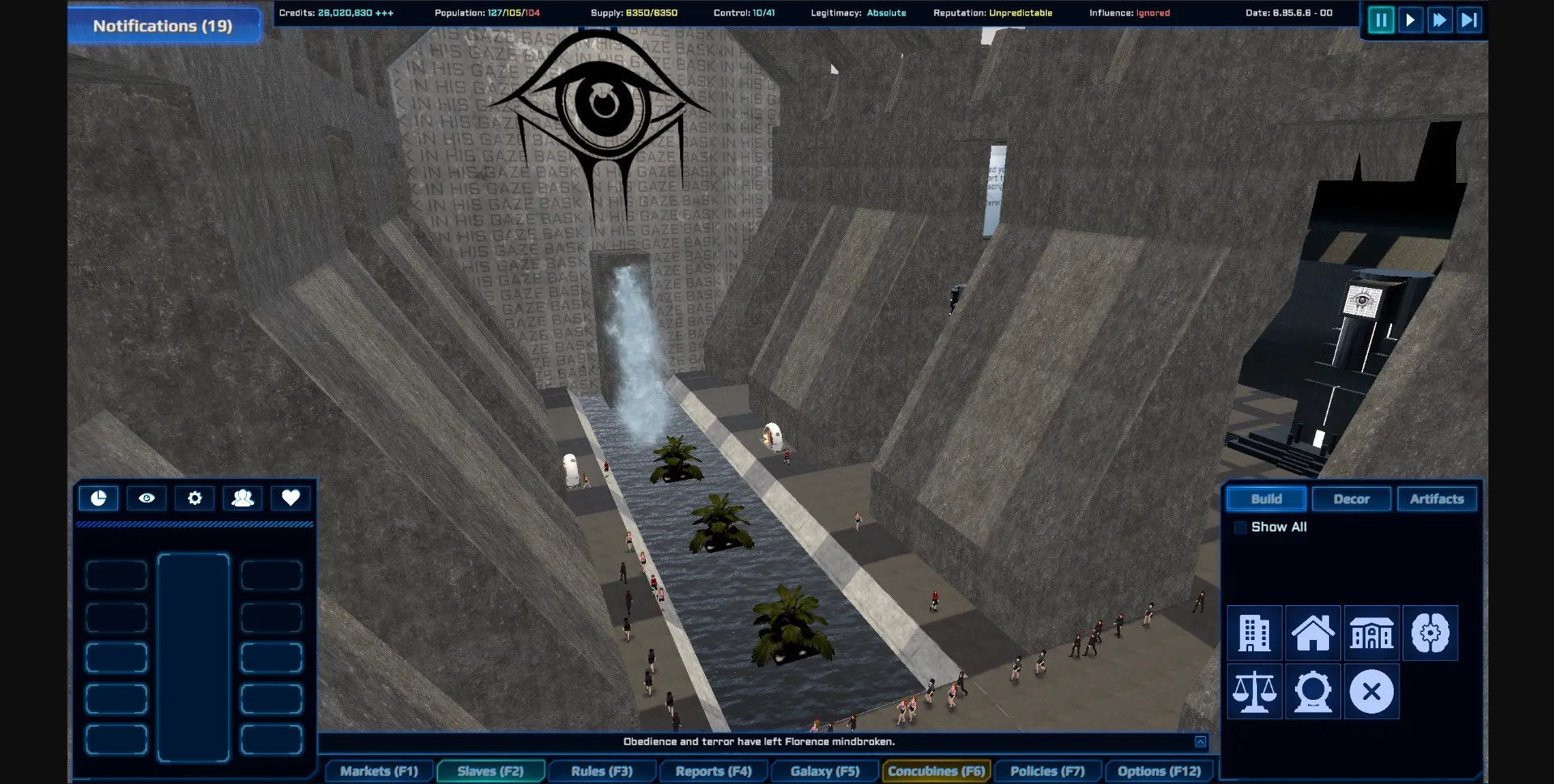The image size is (1554, 784).
Task: Select the apartment building category in Build panel
Action: pos(1255,633)
